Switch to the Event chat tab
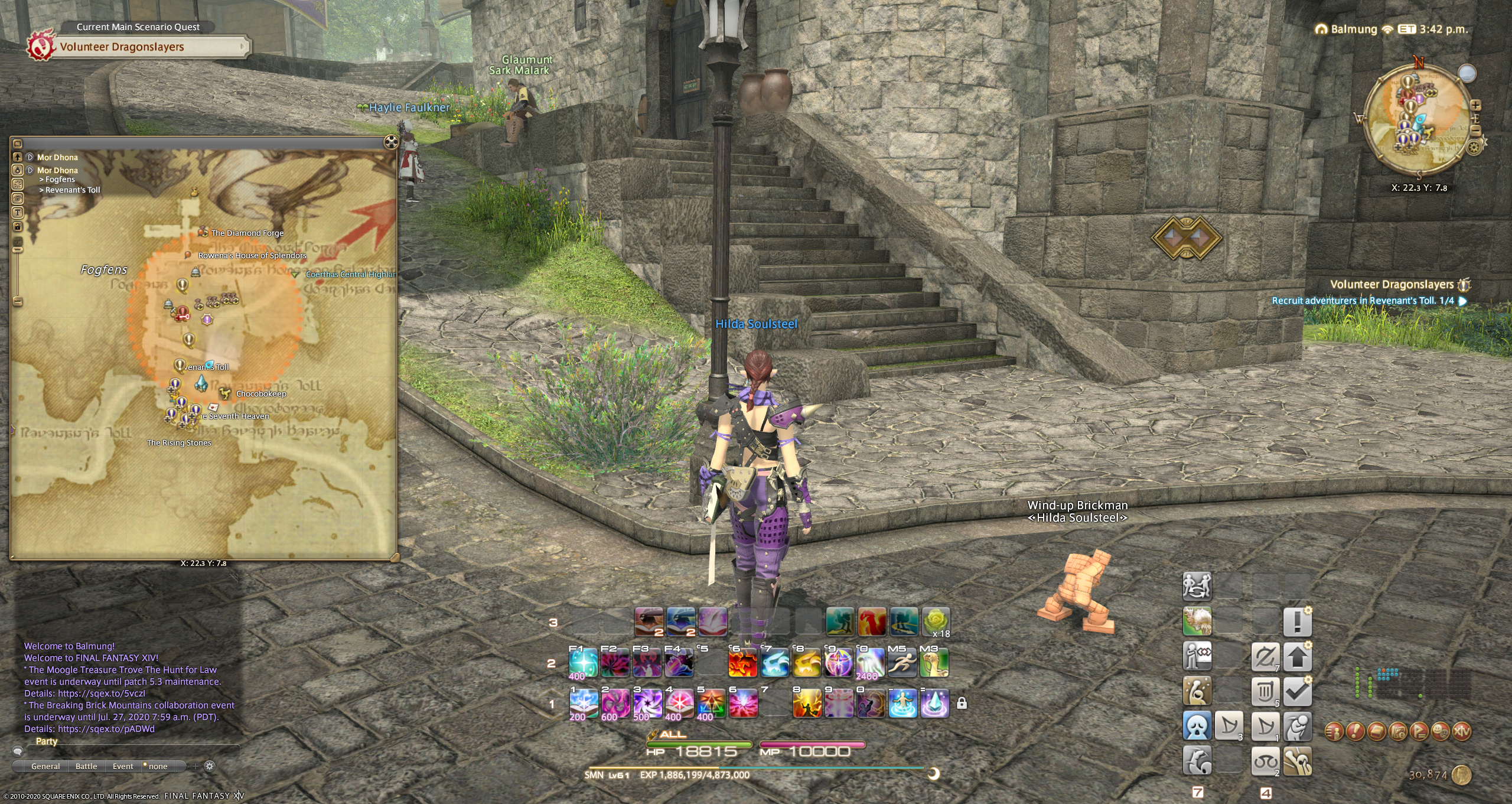 pos(123,766)
